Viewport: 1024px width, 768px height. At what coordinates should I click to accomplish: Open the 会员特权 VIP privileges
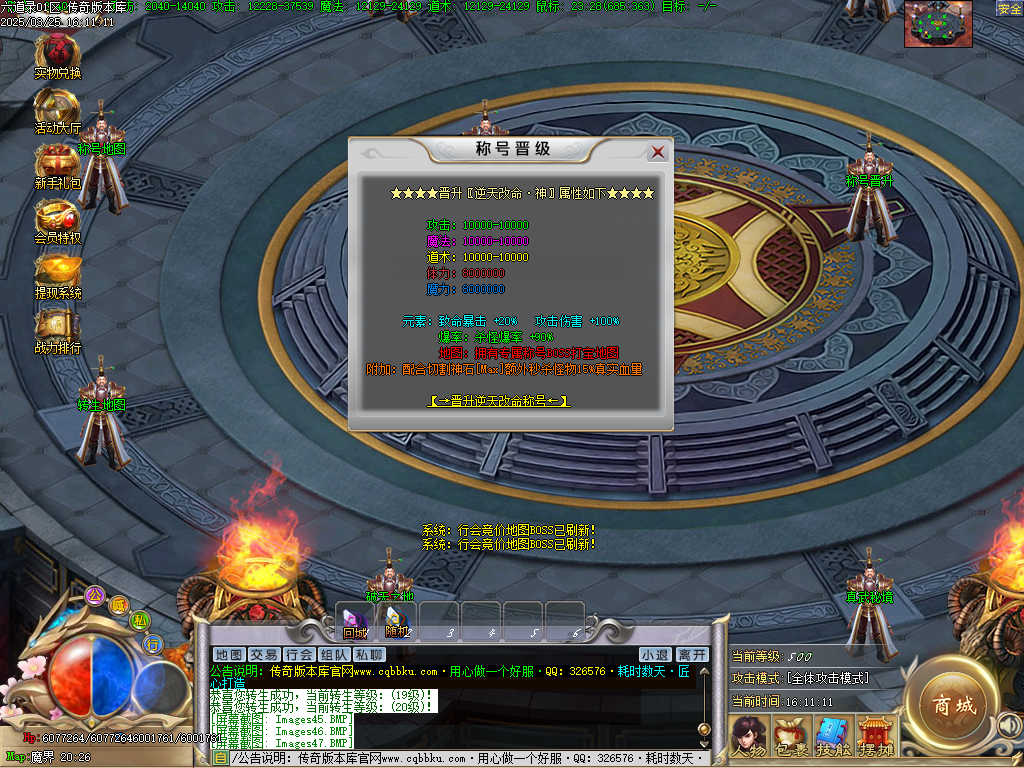point(57,217)
